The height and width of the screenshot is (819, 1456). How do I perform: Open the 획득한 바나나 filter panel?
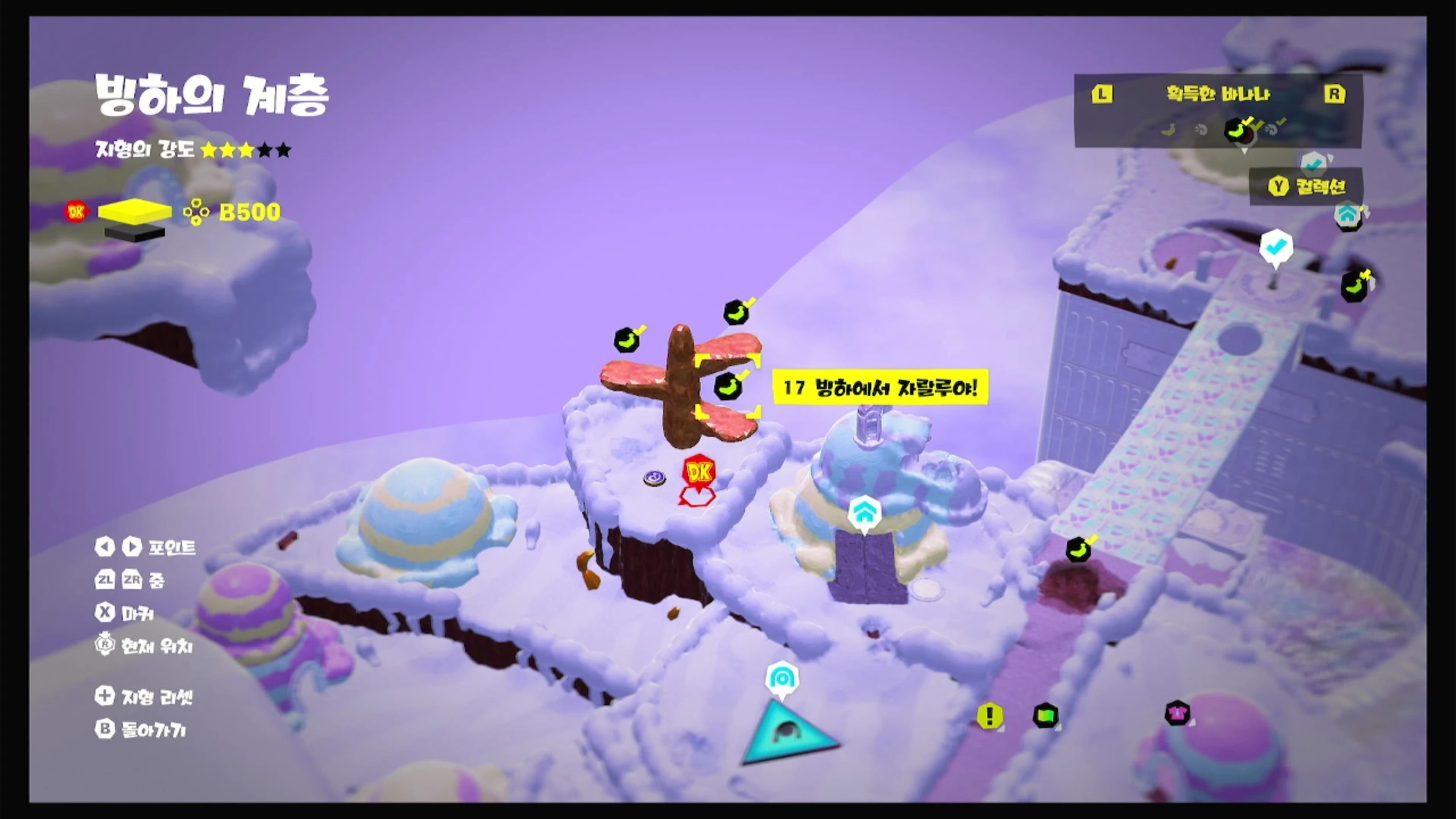click(x=1218, y=94)
